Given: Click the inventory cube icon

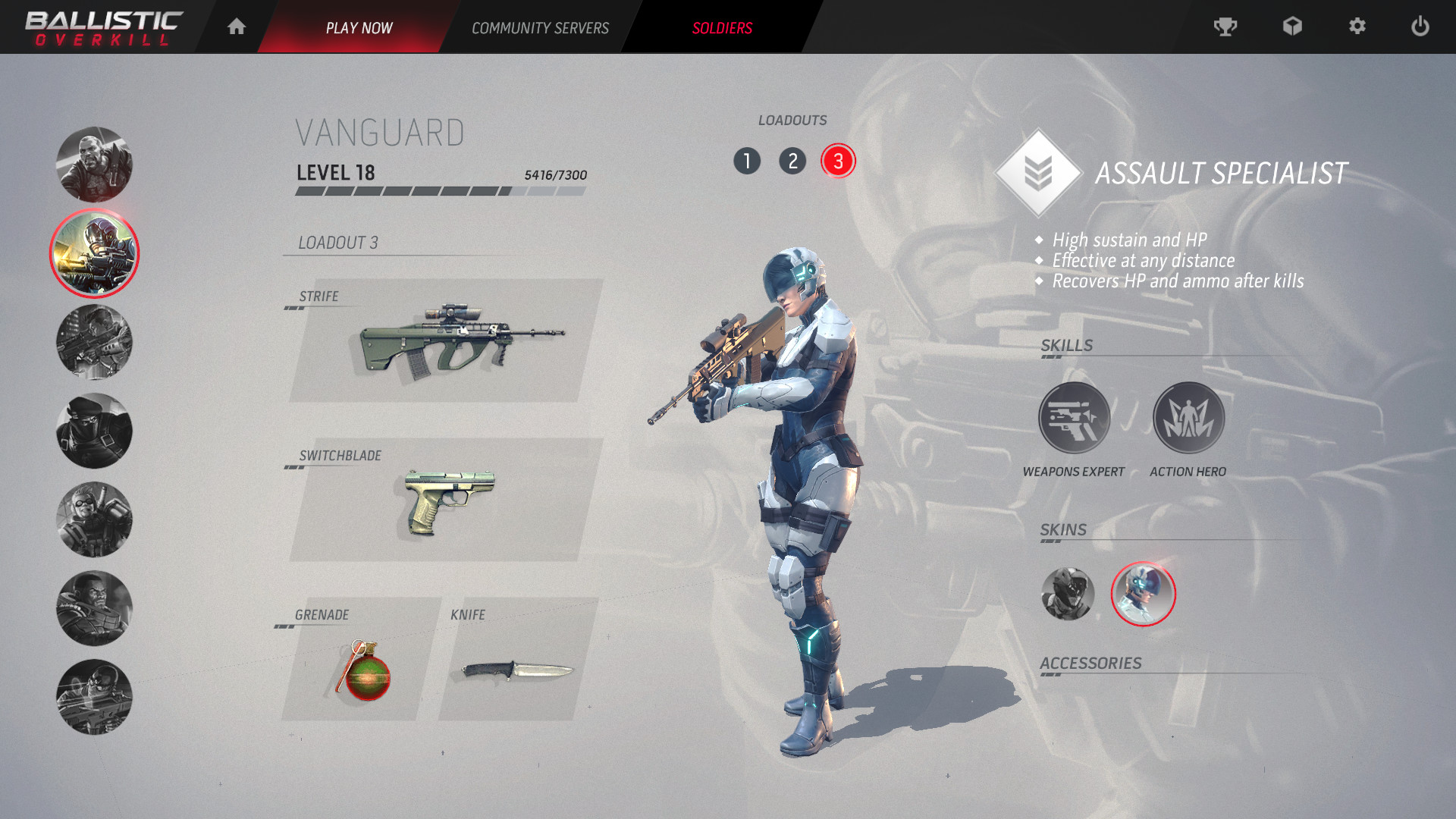Looking at the screenshot, I should point(1292,27).
